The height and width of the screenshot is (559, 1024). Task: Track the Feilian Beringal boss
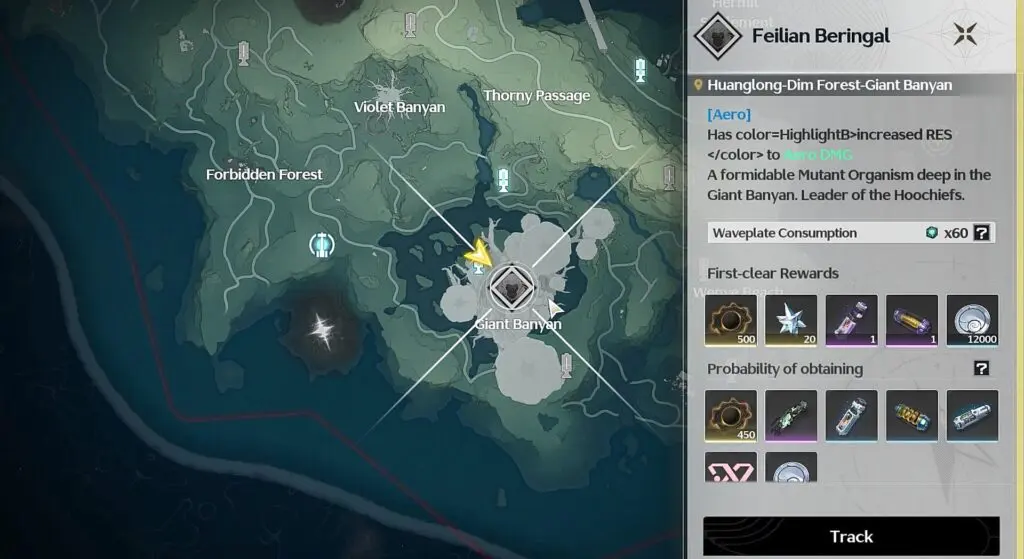pyautogui.click(x=851, y=537)
